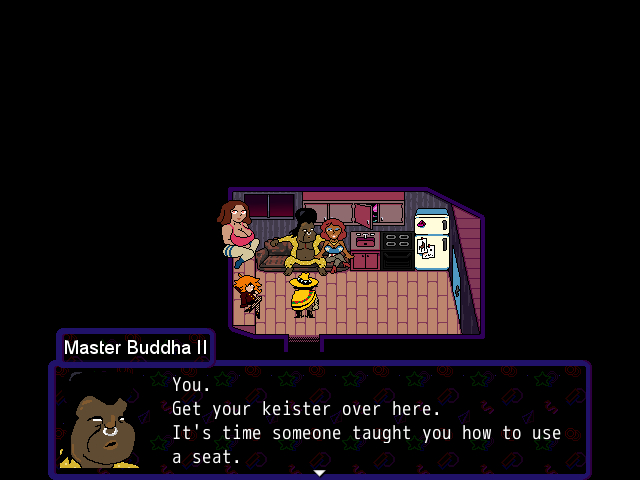The image size is (640, 480).
Task: Advance dialogue with the white continue arrow
Action: (x=319, y=472)
